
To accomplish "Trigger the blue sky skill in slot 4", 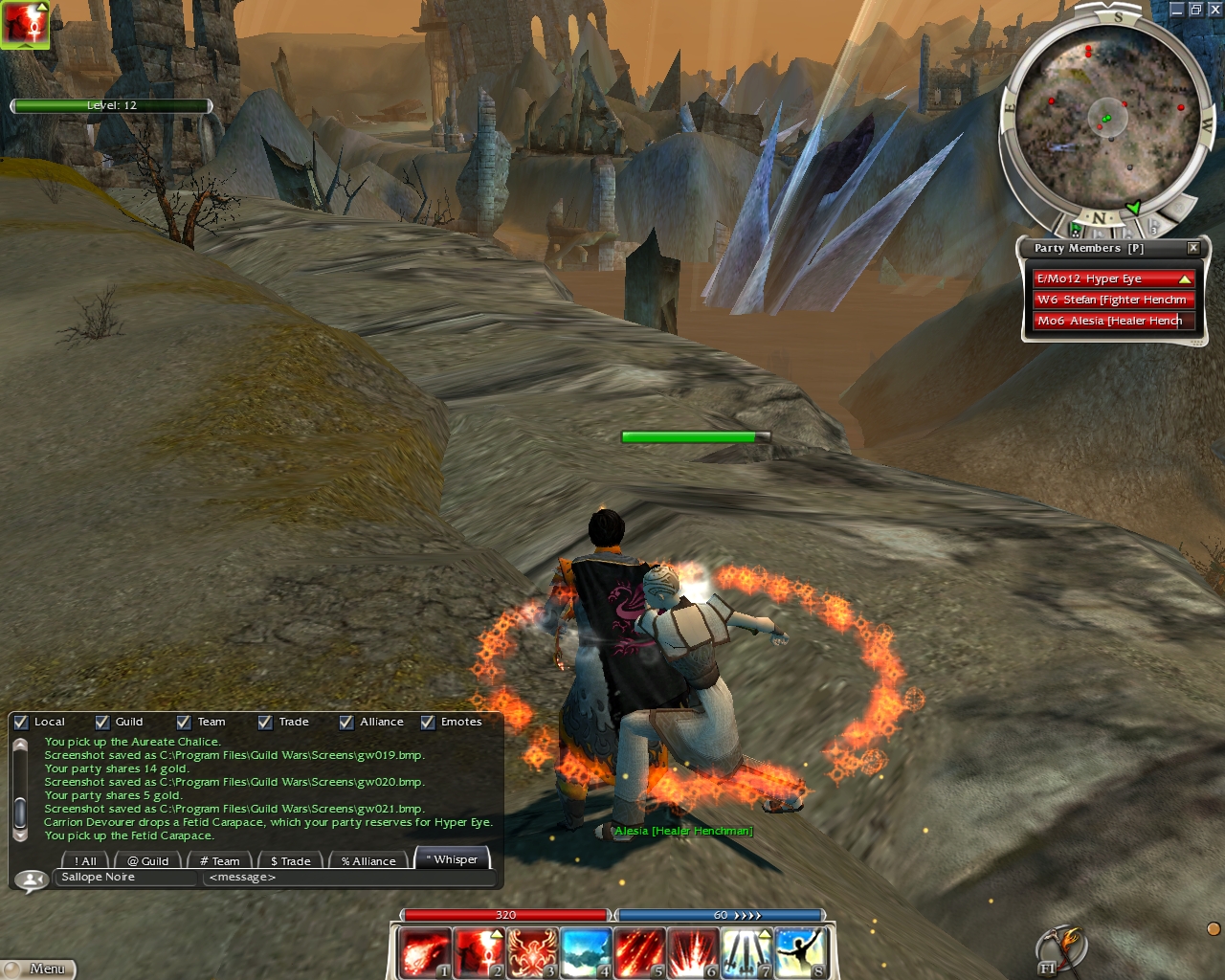I will tap(585, 953).
